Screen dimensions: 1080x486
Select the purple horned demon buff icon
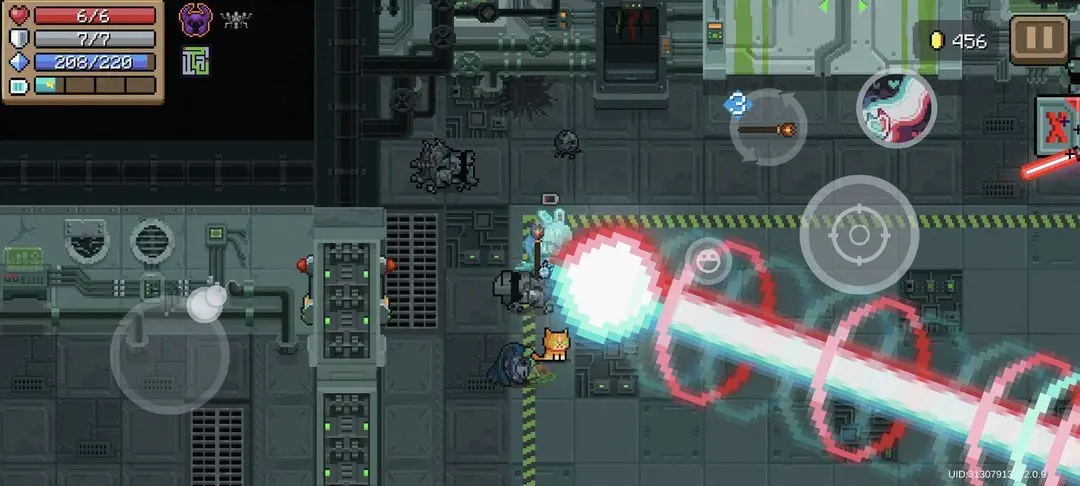(x=195, y=19)
